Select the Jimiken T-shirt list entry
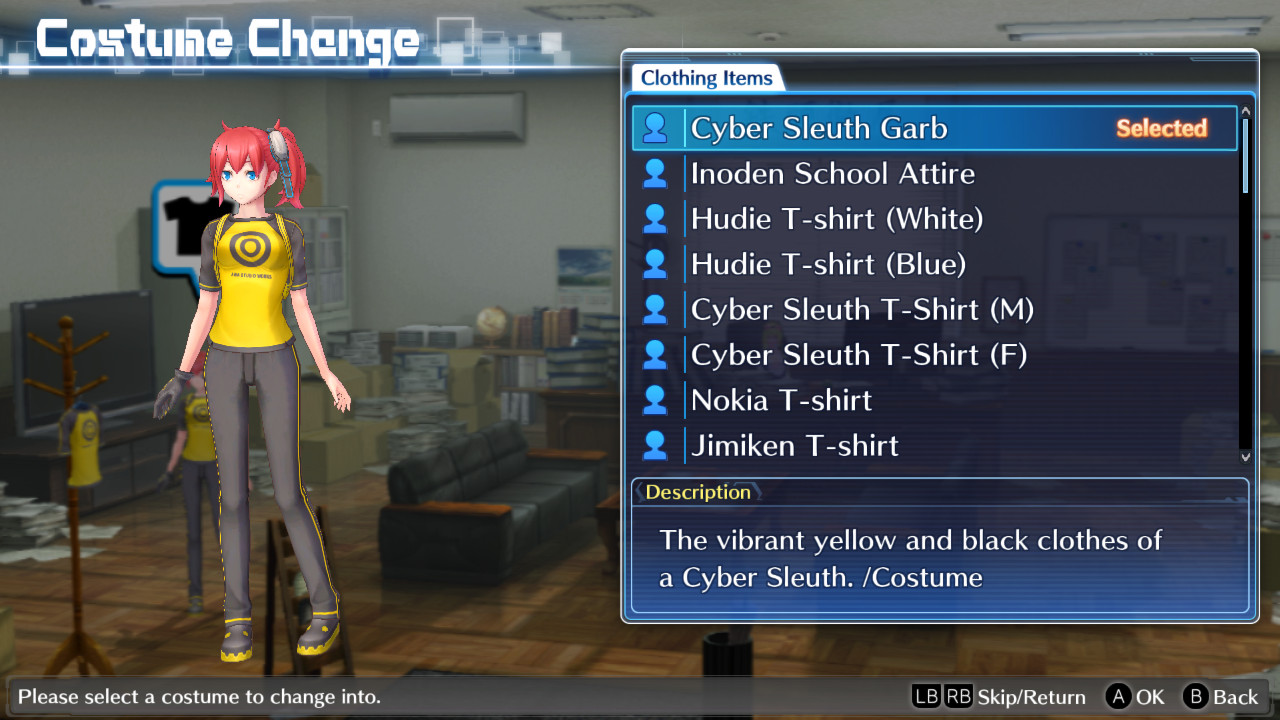This screenshot has width=1280, height=720. [793, 444]
